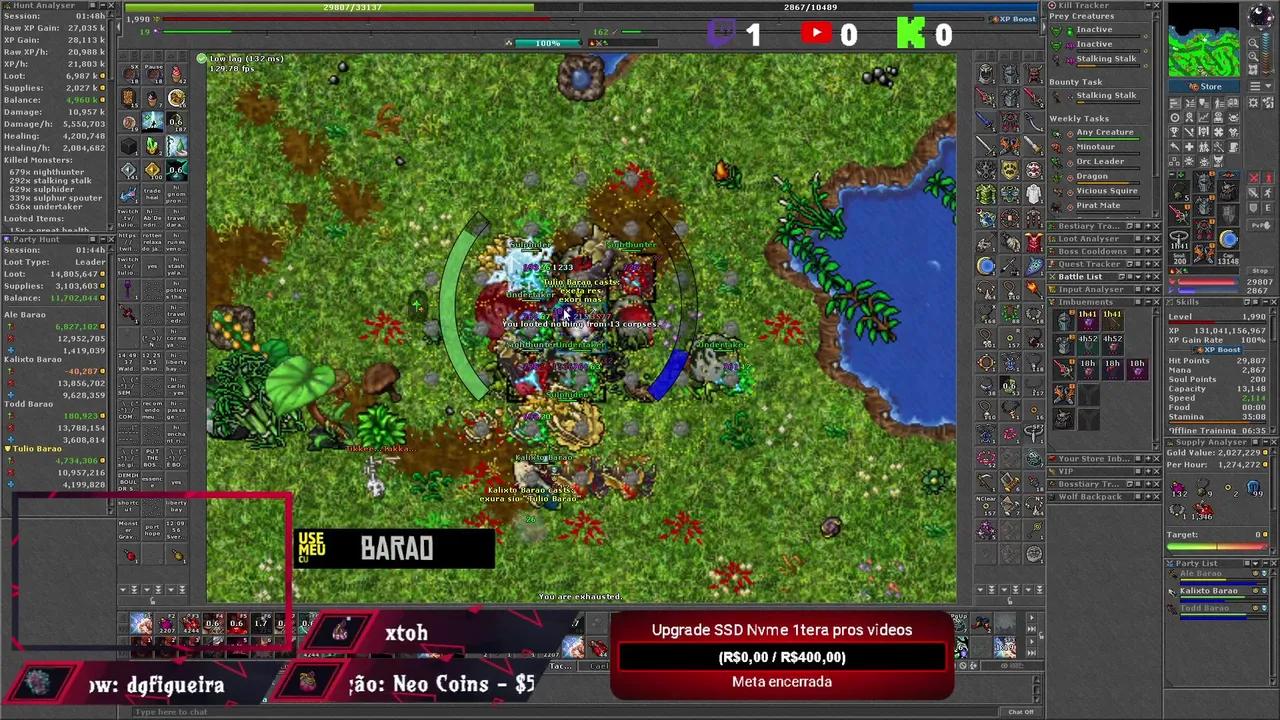The width and height of the screenshot is (1280, 720).
Task: Open the Battle List dropdown arrow
Action: click(x=1140, y=276)
